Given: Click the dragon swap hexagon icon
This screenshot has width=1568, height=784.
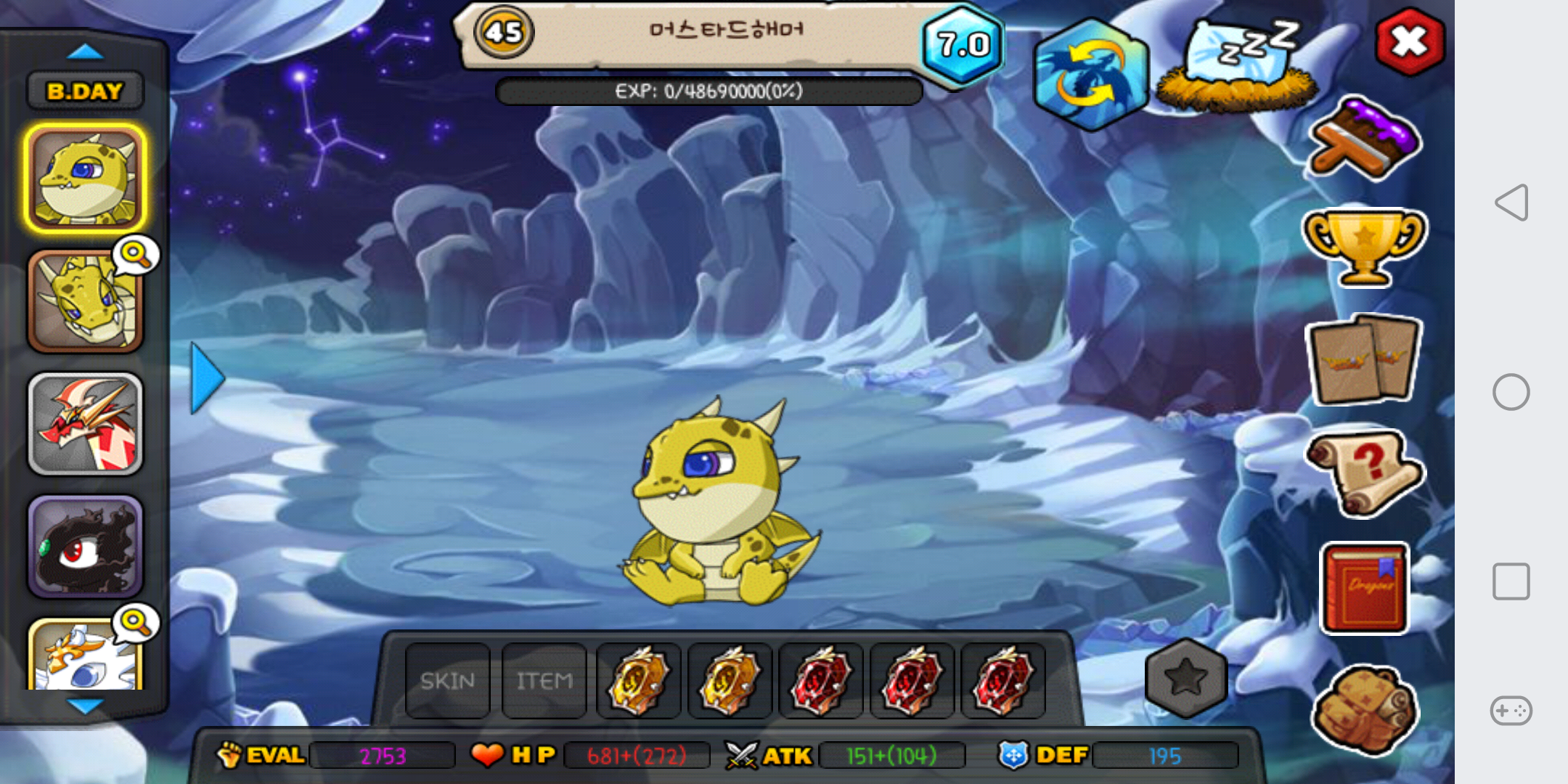Looking at the screenshot, I should pyautogui.click(x=1090, y=75).
